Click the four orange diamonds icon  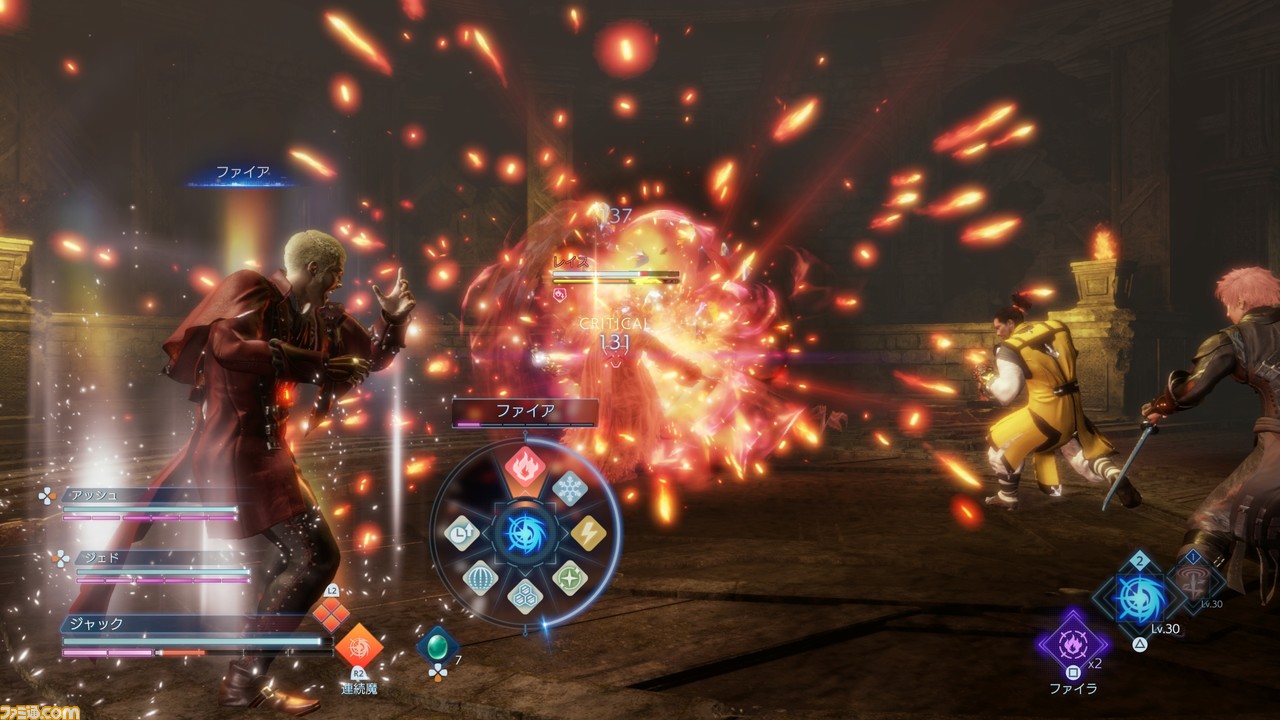[331, 614]
